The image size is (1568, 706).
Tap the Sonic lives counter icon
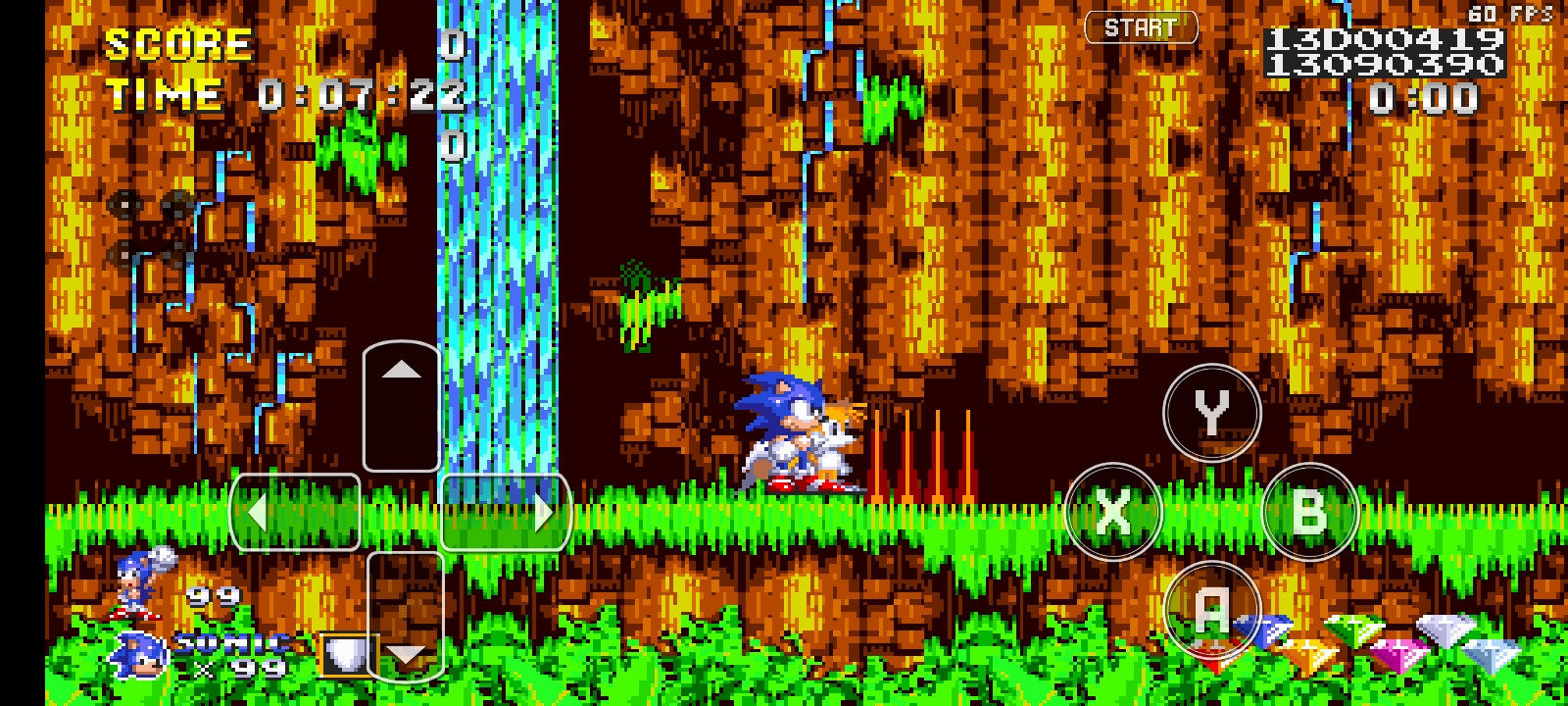point(137,653)
